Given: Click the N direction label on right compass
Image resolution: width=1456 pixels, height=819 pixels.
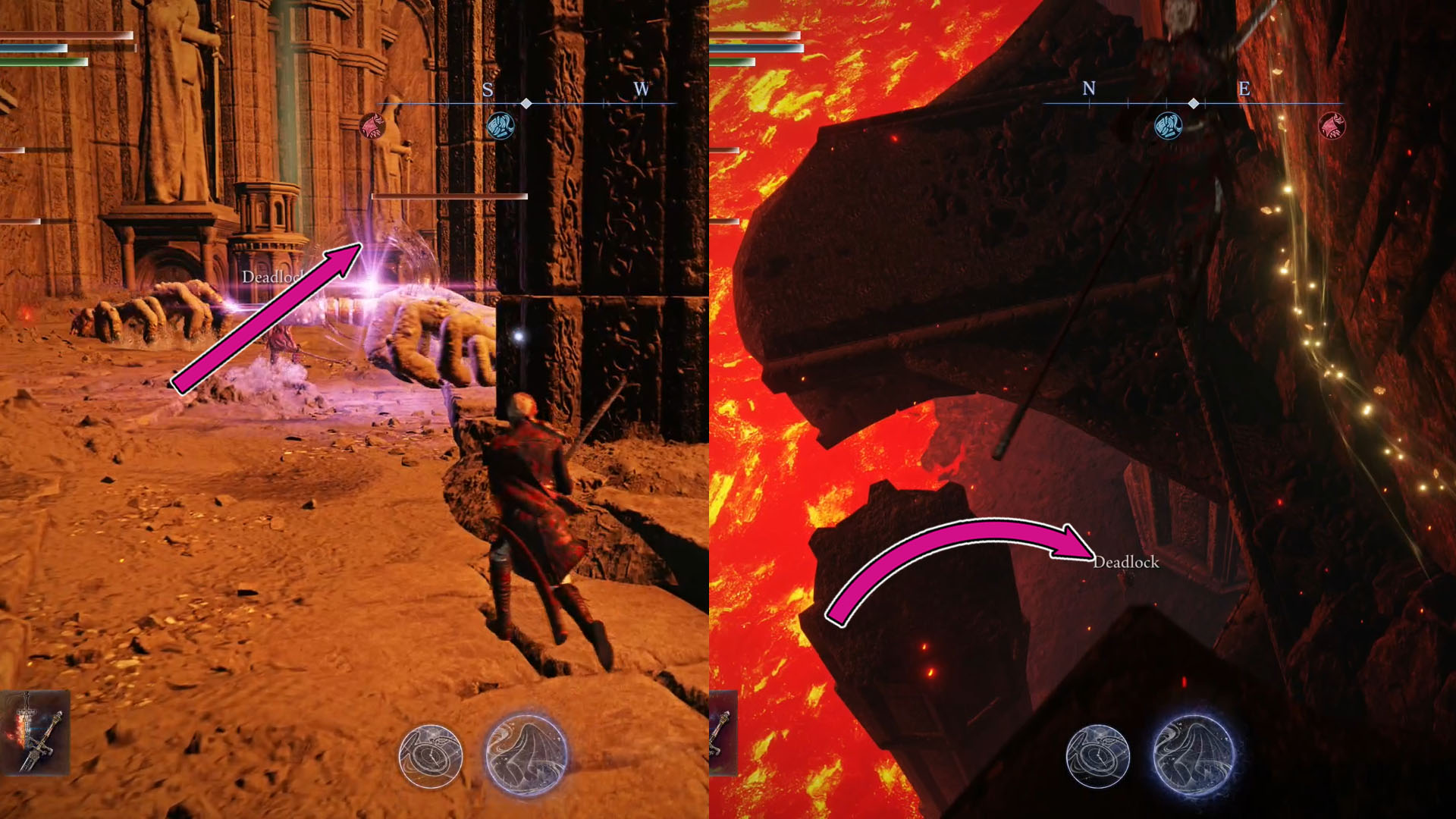Looking at the screenshot, I should (x=1090, y=89).
